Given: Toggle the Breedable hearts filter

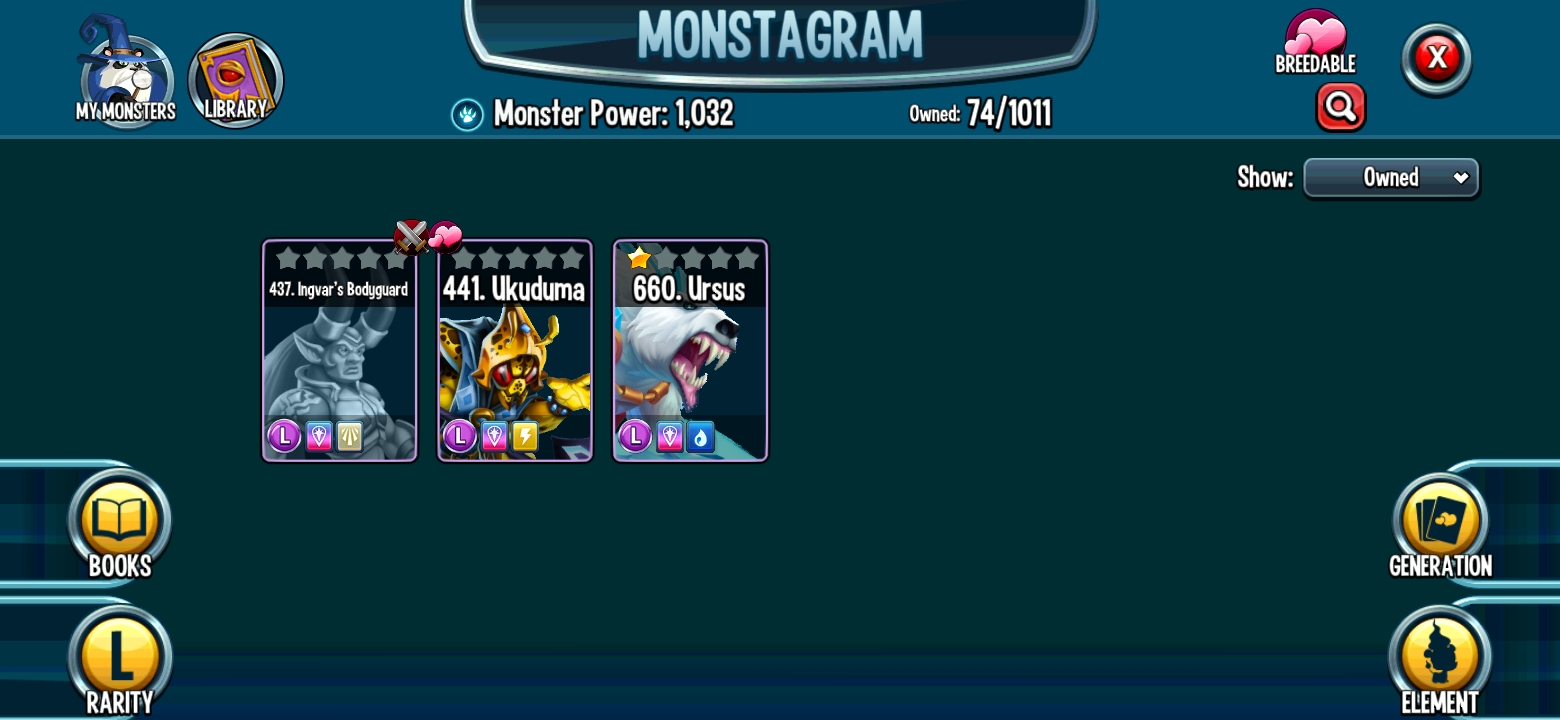Looking at the screenshot, I should coord(1315,38).
